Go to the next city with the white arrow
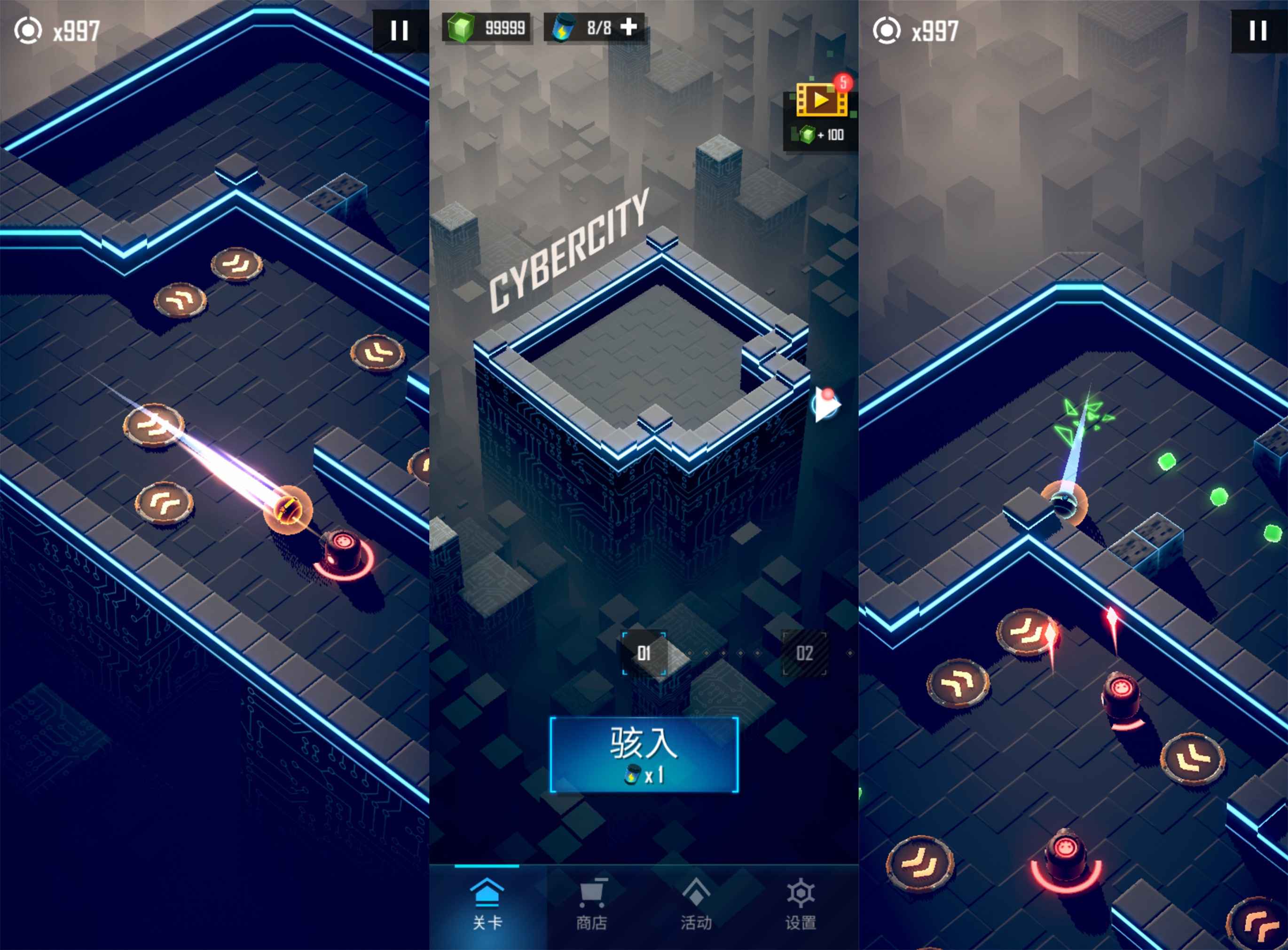The height and width of the screenshot is (950, 1288). [826, 405]
